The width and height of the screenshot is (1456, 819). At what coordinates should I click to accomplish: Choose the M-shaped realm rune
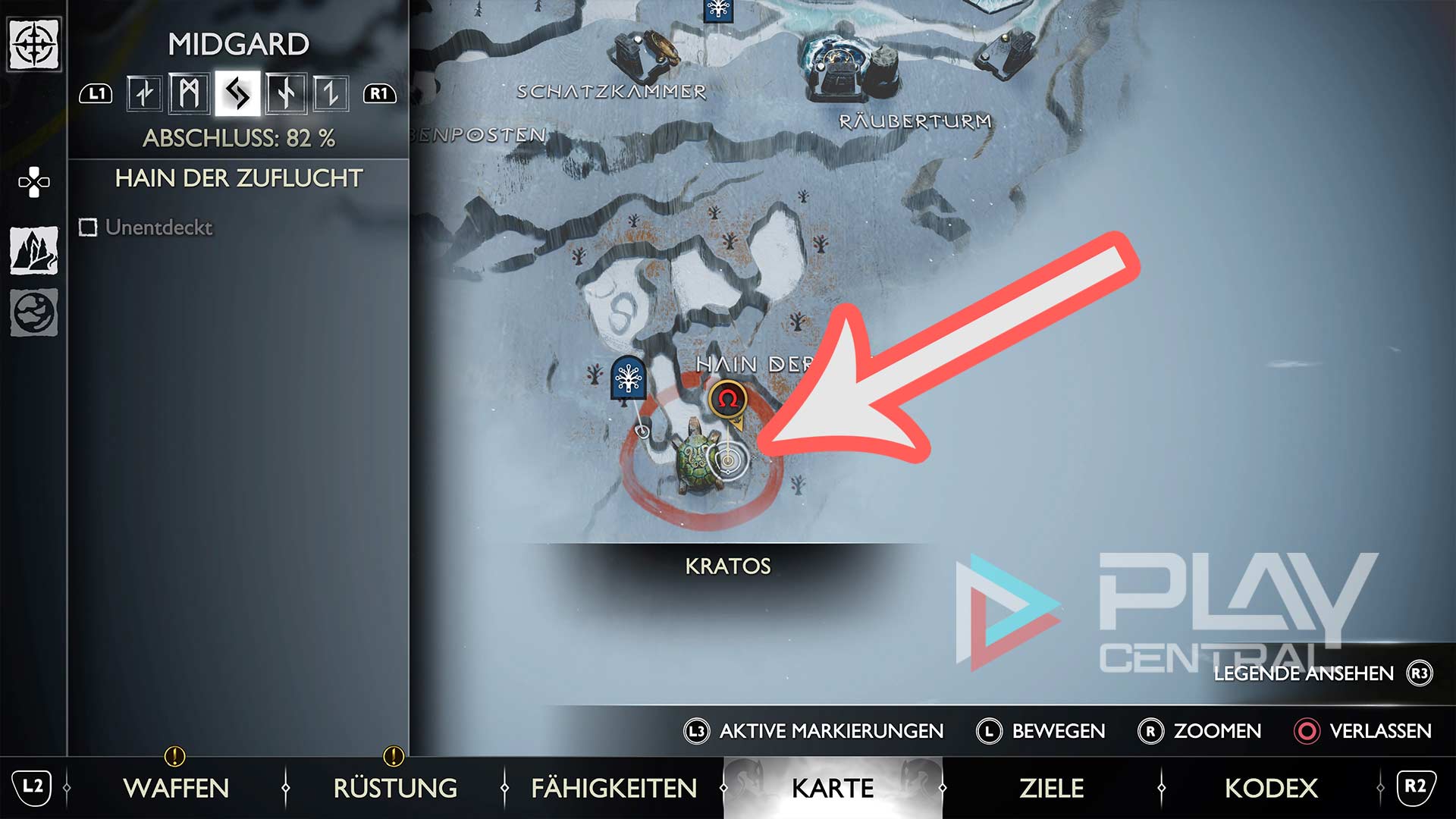[190, 94]
